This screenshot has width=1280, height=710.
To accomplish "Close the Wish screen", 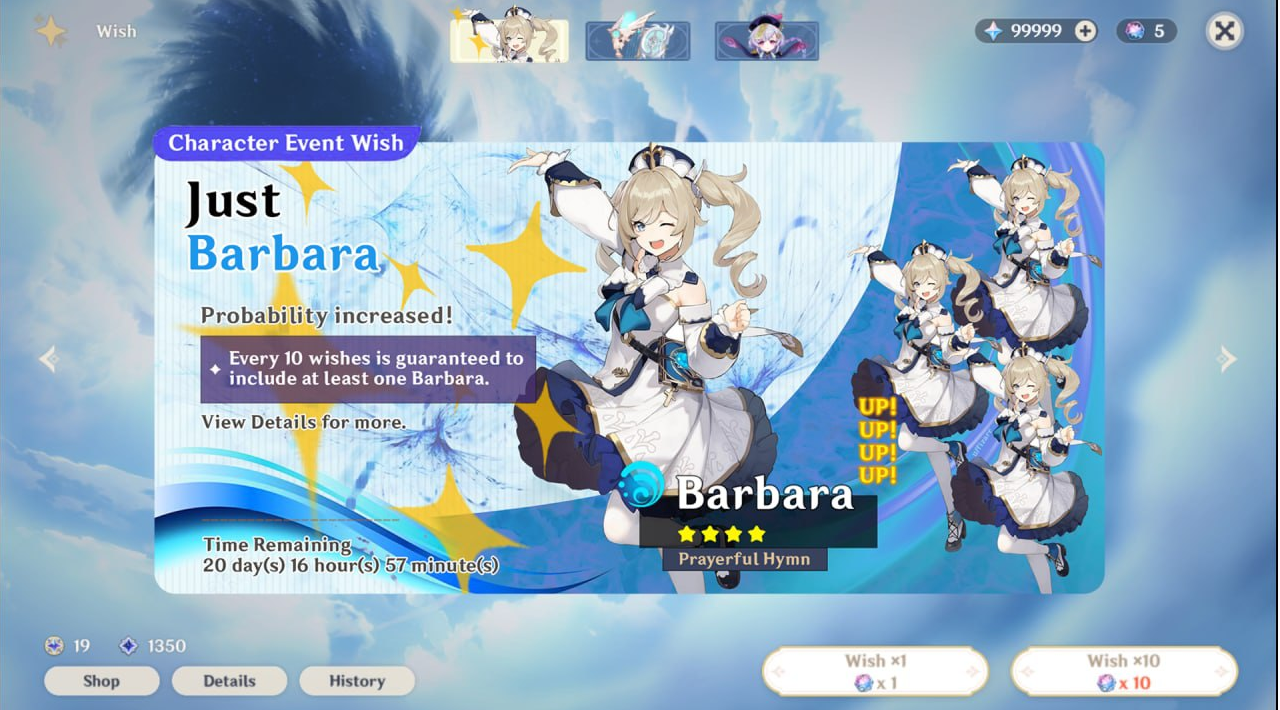I will tap(1224, 31).
